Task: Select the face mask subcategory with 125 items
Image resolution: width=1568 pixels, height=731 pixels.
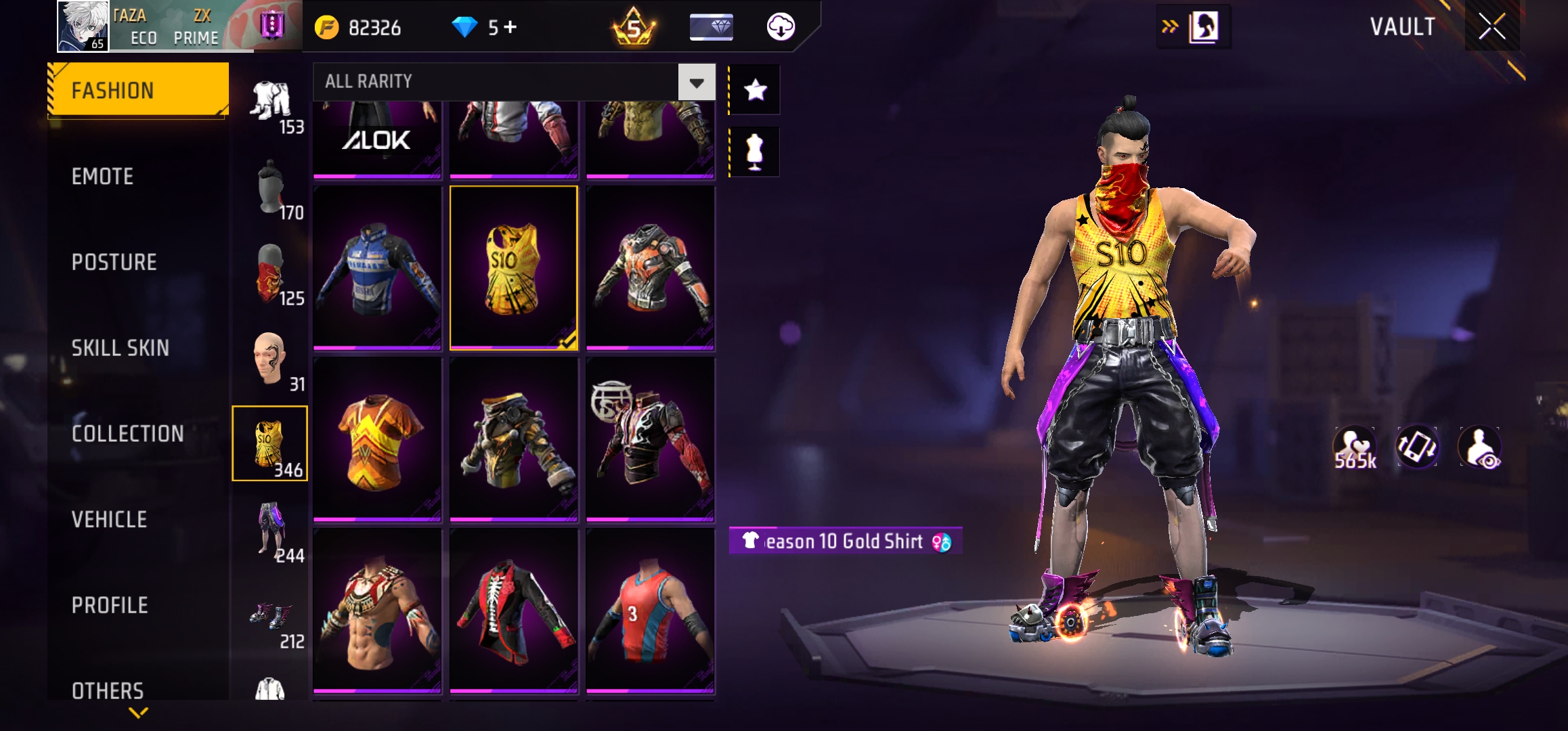Action: tap(270, 273)
